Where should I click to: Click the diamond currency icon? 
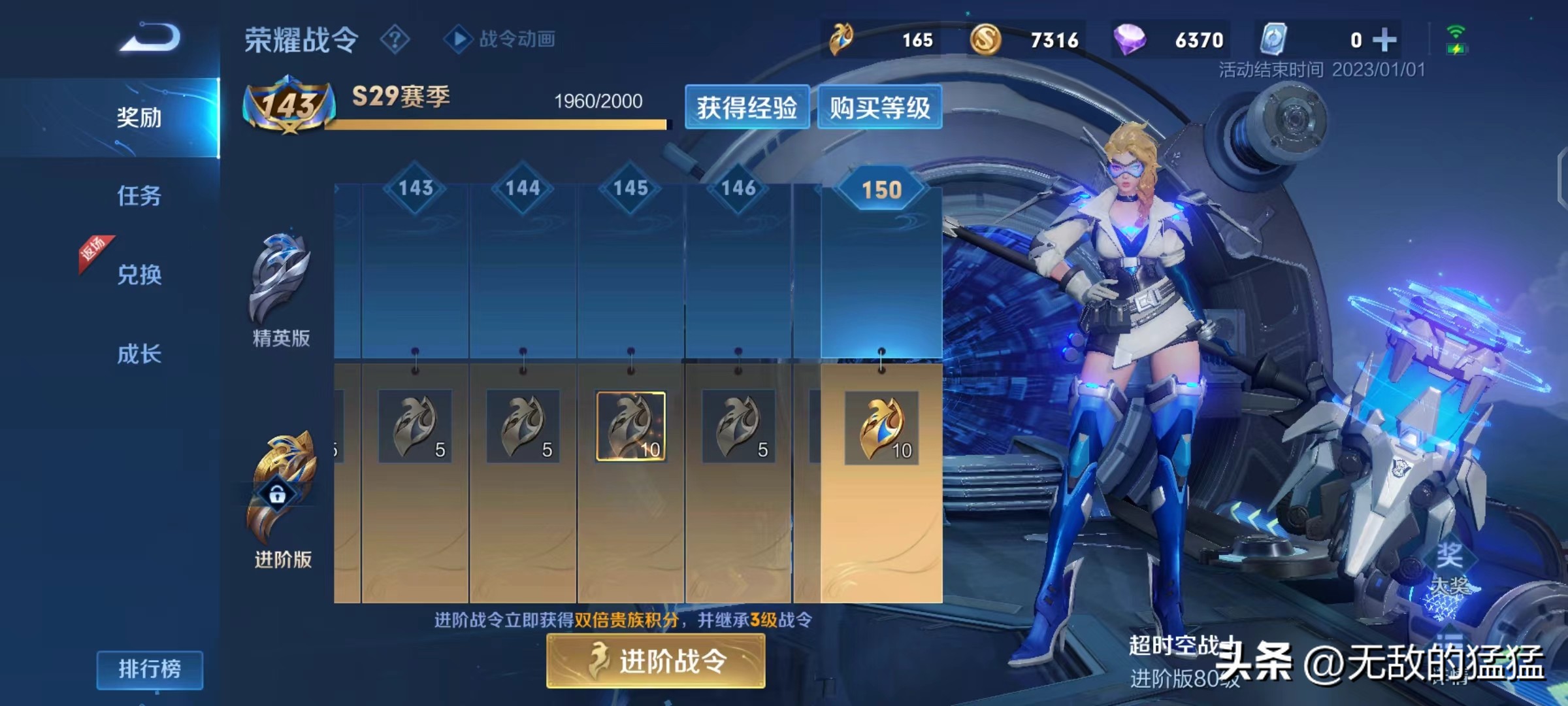(x=1130, y=39)
